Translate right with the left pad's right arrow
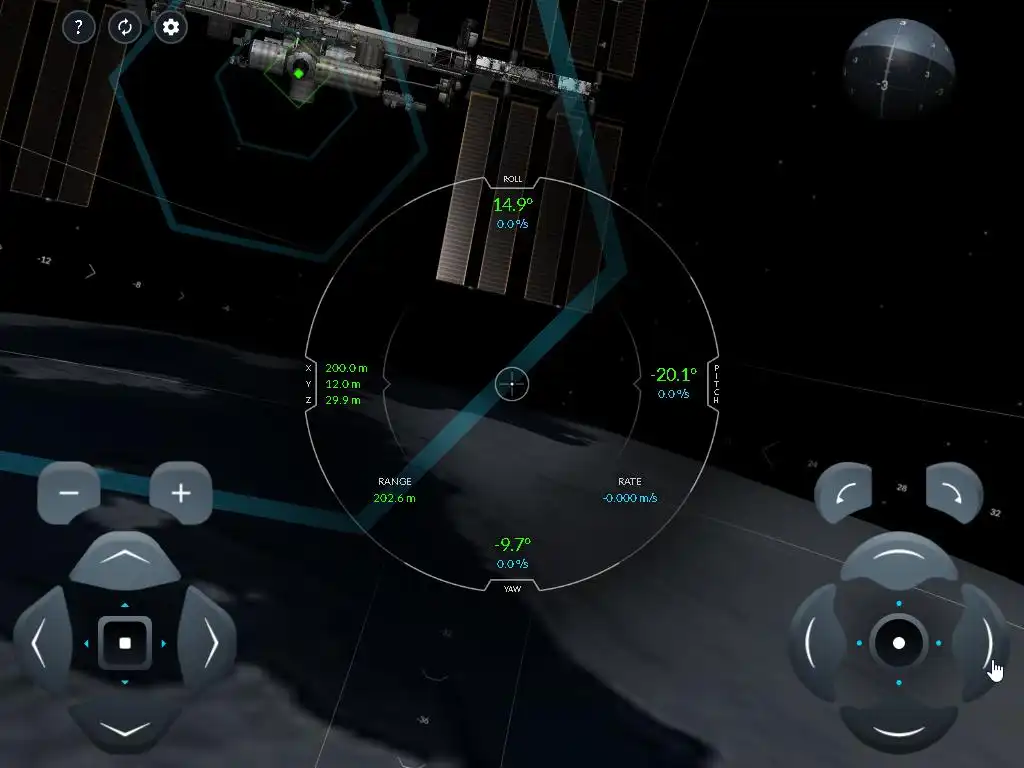This screenshot has width=1024, height=768. pyautogui.click(x=209, y=643)
